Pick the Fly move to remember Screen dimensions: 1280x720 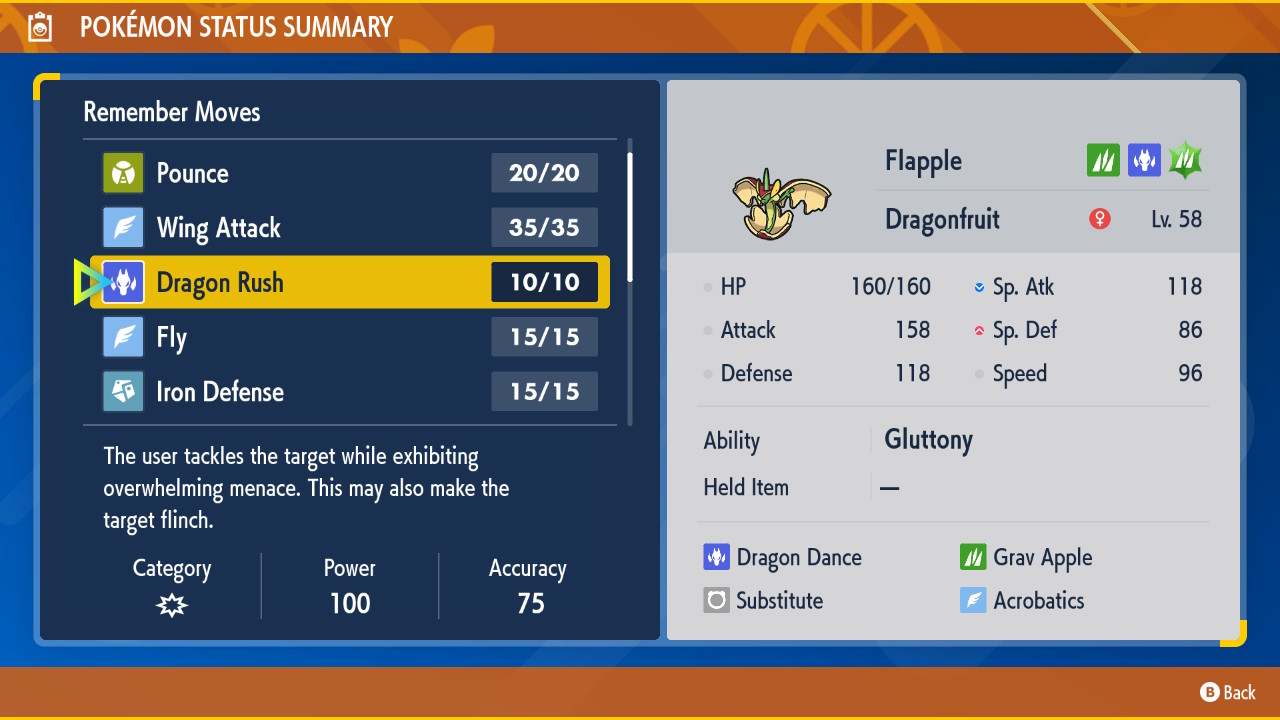[350, 337]
